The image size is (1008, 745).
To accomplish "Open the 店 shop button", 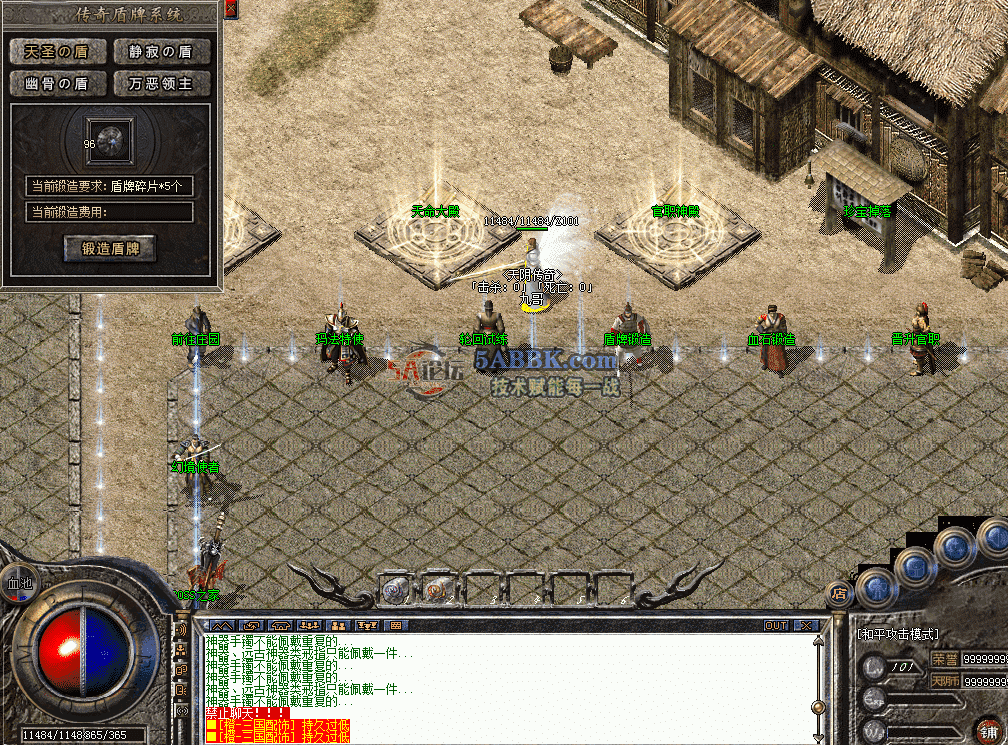I will (837, 595).
